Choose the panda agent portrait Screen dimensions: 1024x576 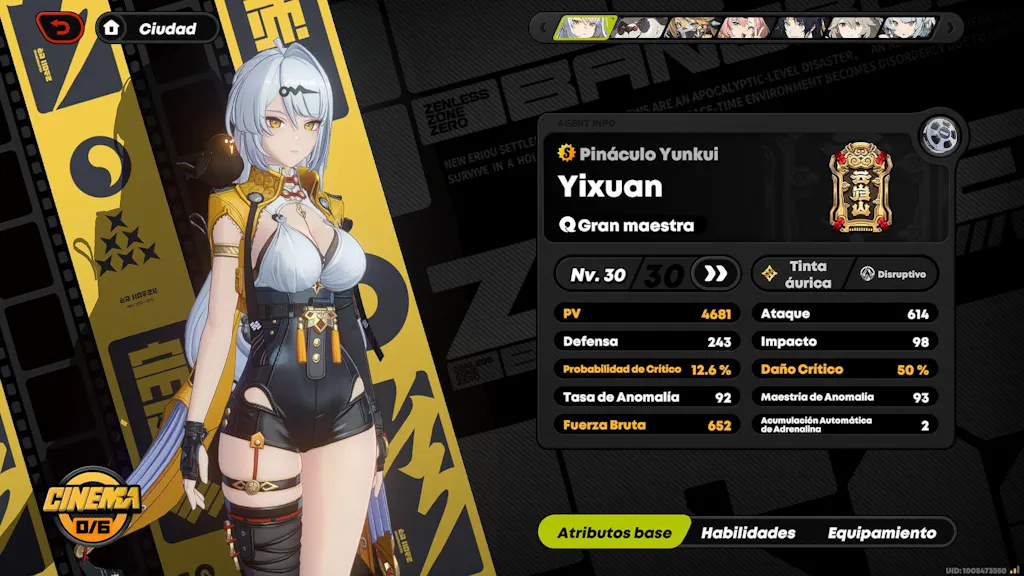(639, 27)
